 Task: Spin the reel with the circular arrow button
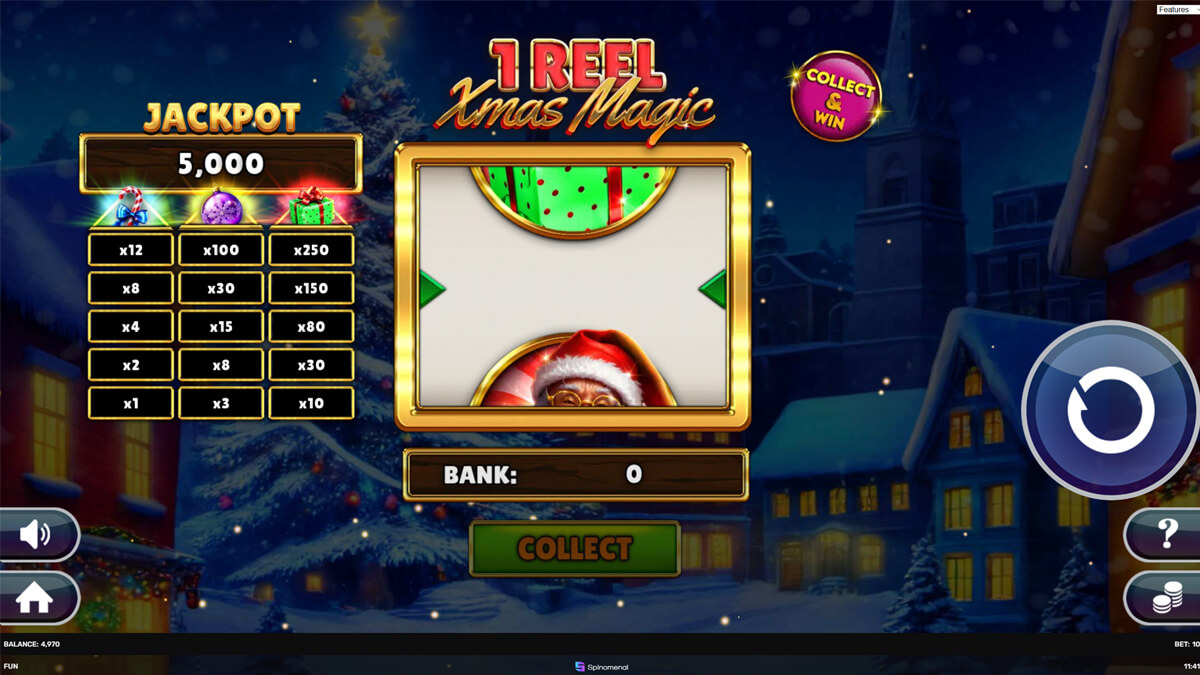click(1110, 410)
